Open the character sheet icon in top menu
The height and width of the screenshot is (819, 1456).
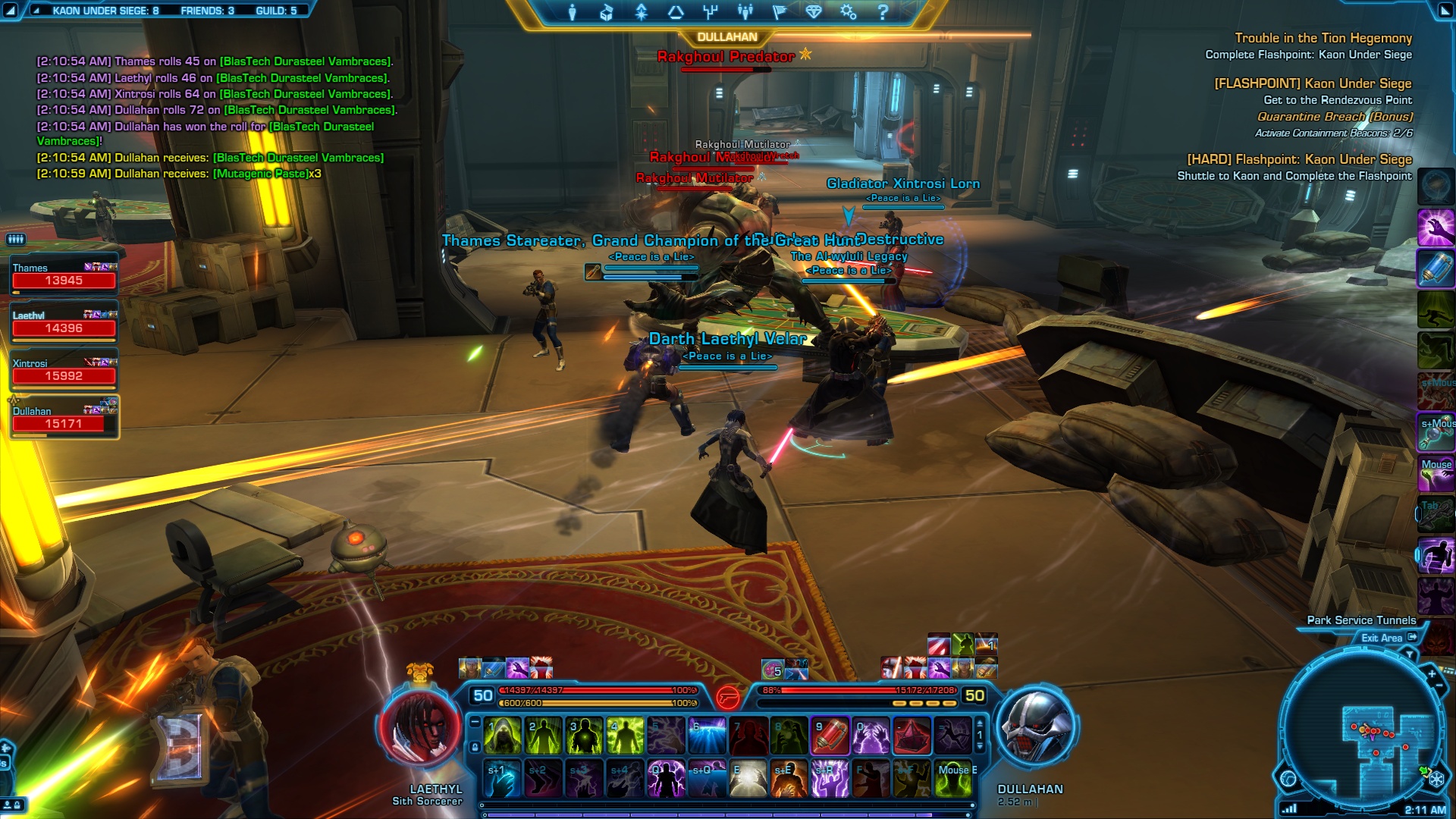coord(573,12)
